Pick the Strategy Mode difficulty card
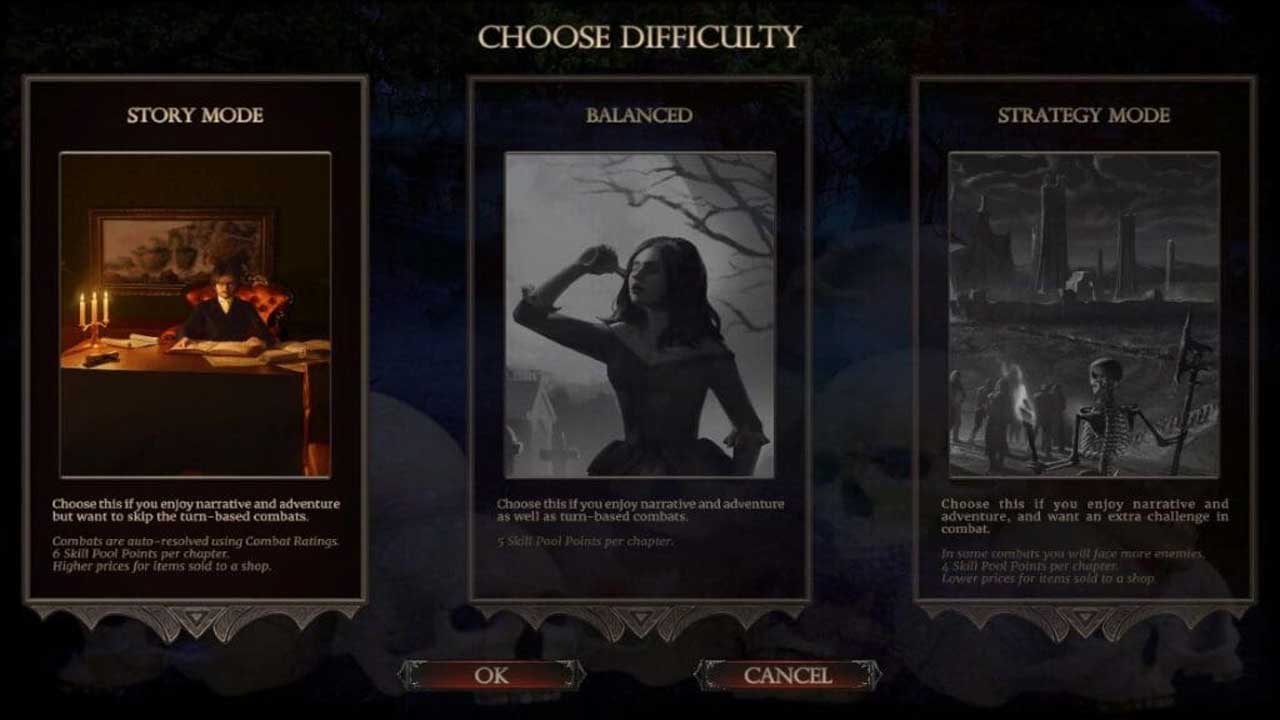Viewport: 1280px width, 720px height. coord(1083,338)
